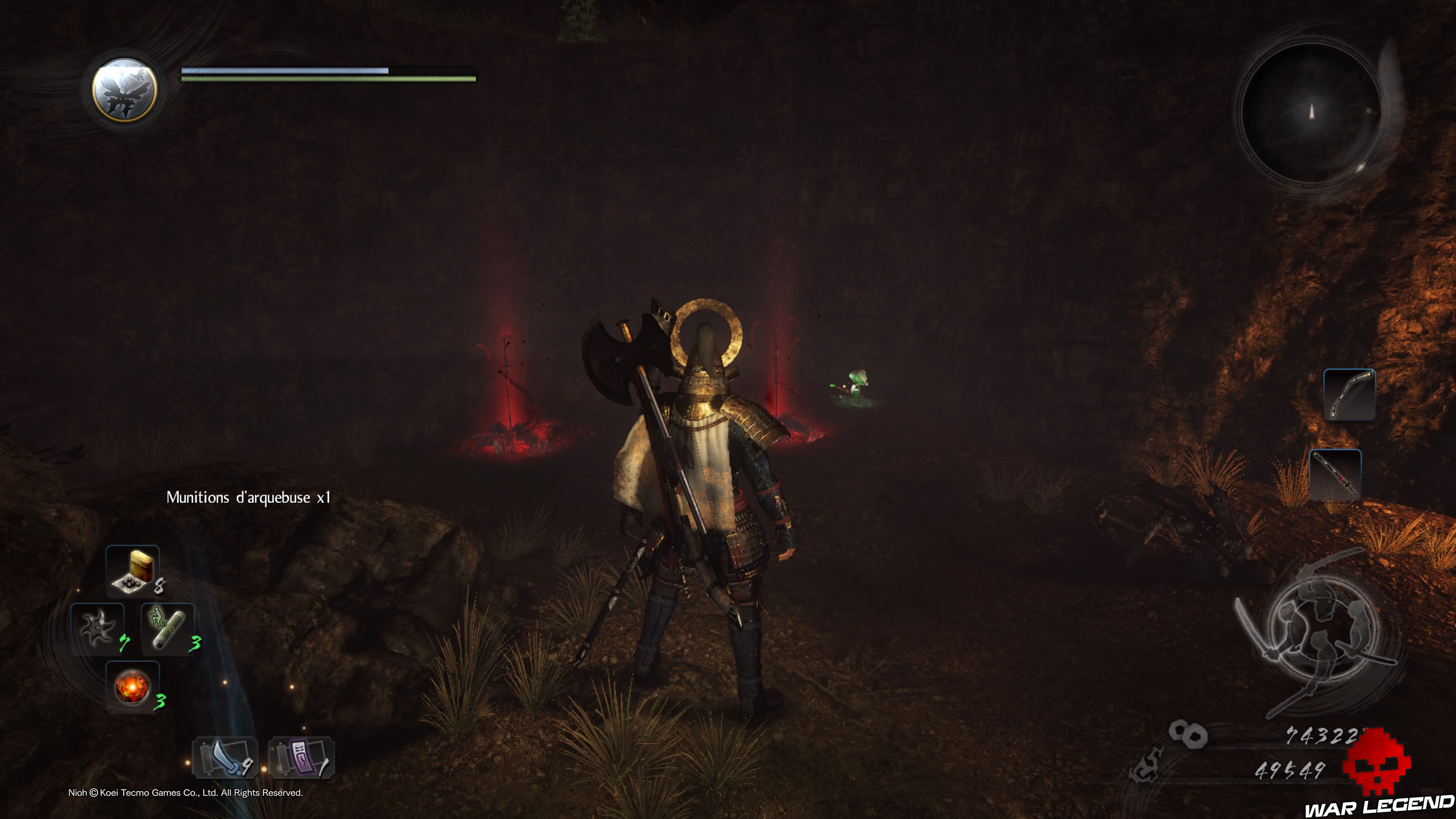
Task: Equip the bow ranged weapon slot
Action: click(x=1349, y=394)
